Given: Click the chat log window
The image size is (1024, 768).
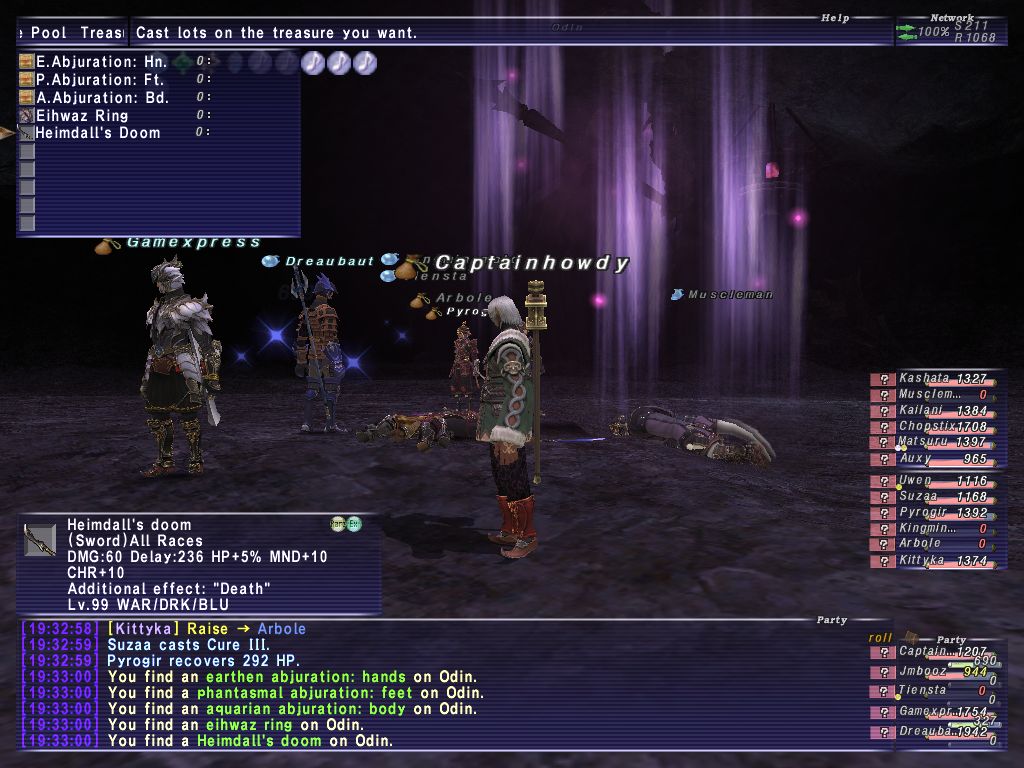Looking at the screenshot, I should (430, 685).
